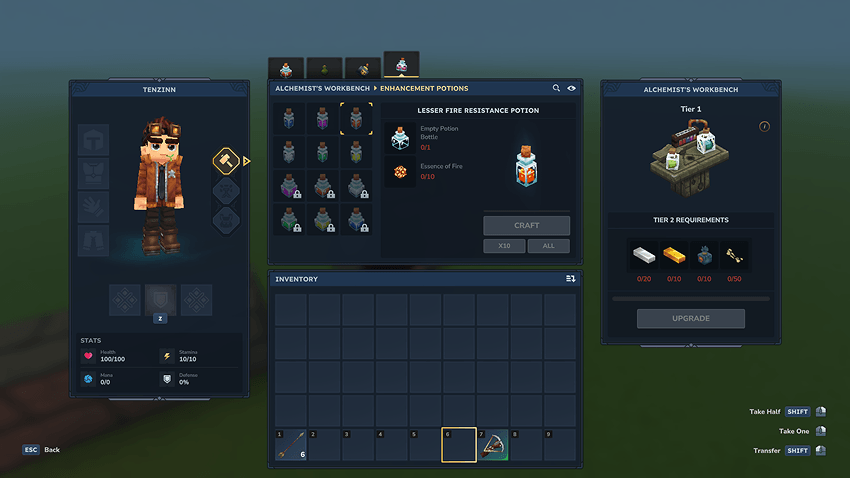This screenshot has width=850, height=478.
Task: Open the green potion category tab
Action: pyautogui.click(x=324, y=68)
